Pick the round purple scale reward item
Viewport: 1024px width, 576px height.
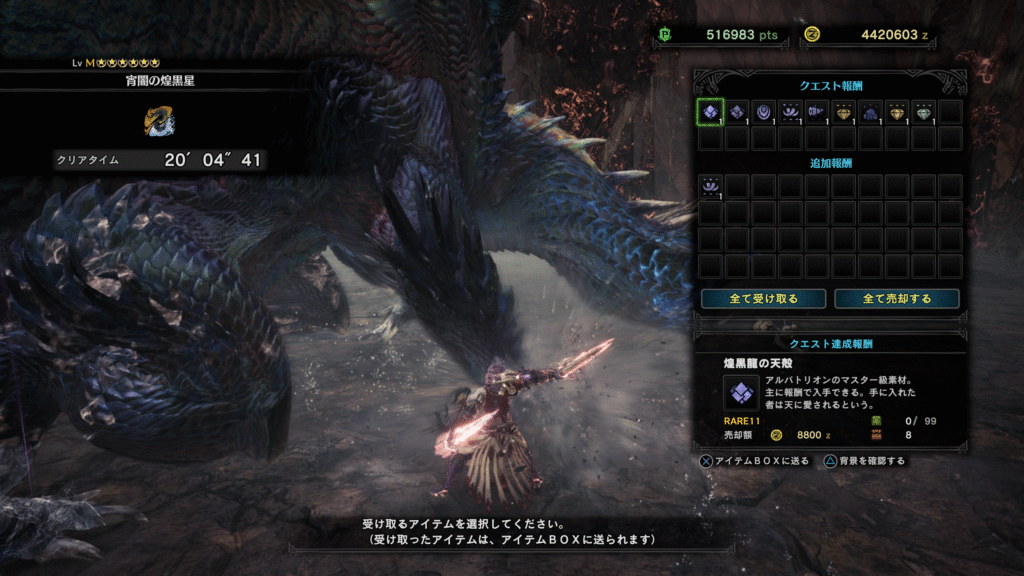click(764, 112)
